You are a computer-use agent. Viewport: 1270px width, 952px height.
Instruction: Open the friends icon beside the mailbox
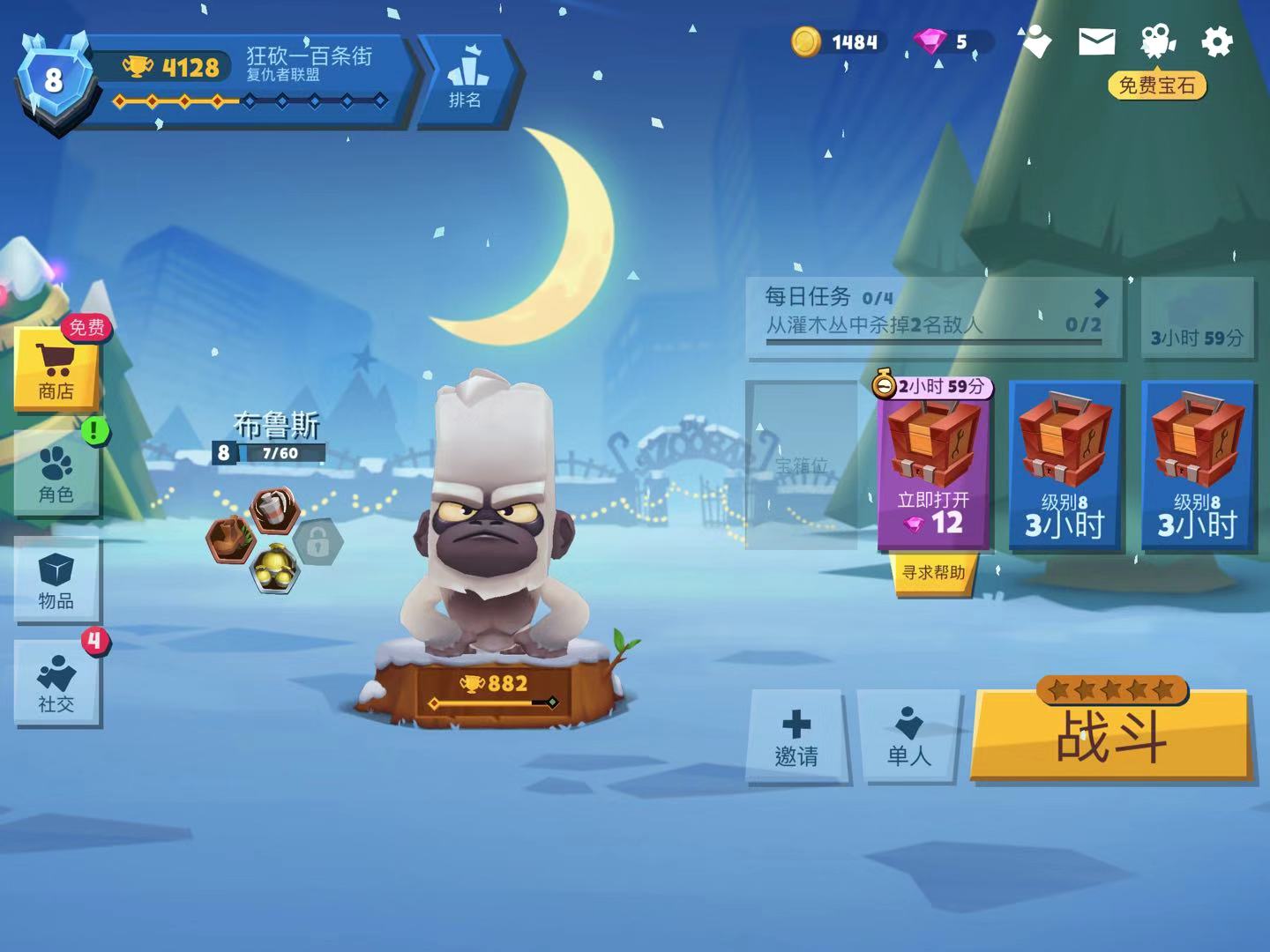(1035, 41)
